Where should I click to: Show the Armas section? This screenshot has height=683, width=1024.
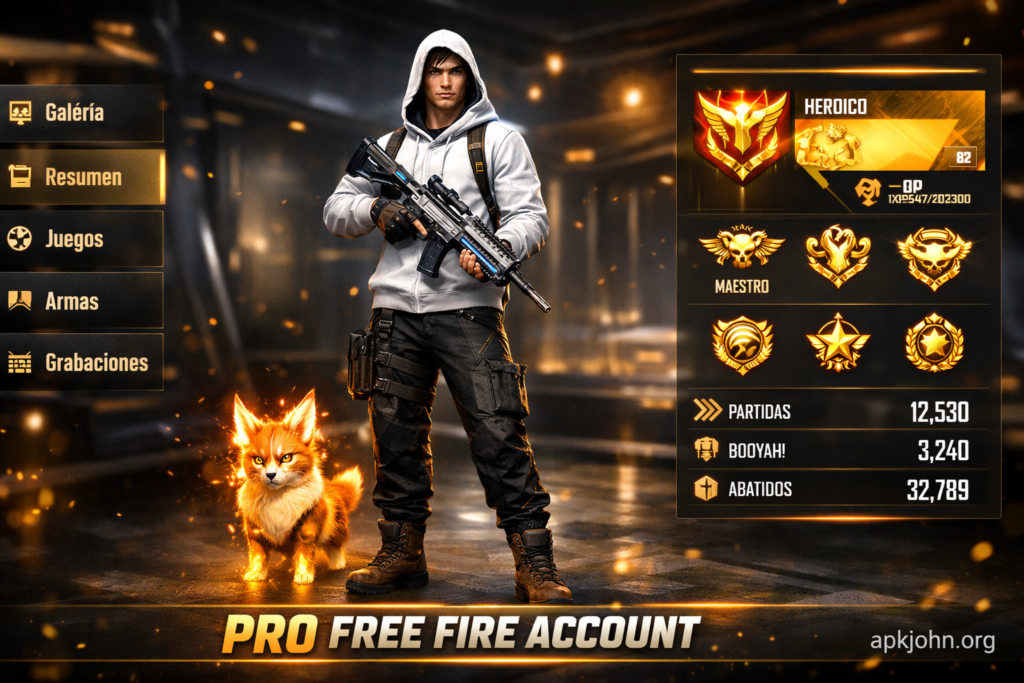click(x=82, y=301)
